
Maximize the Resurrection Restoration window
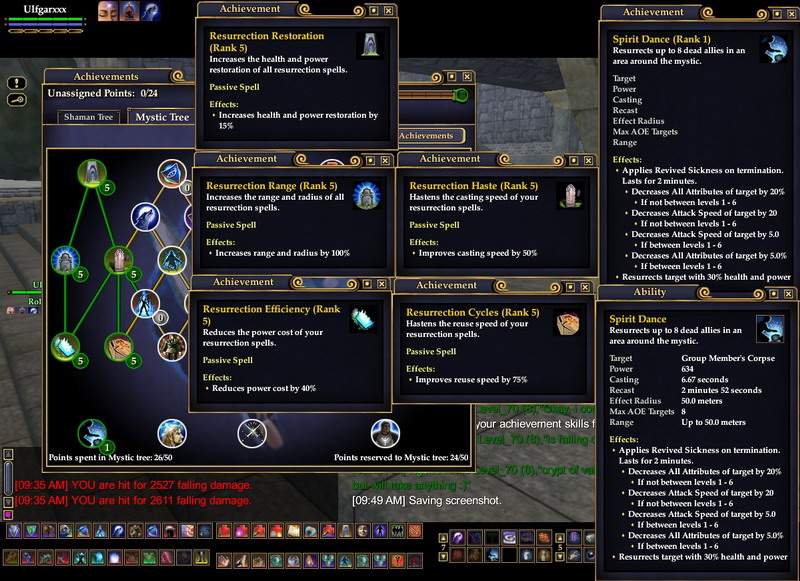[371, 10]
